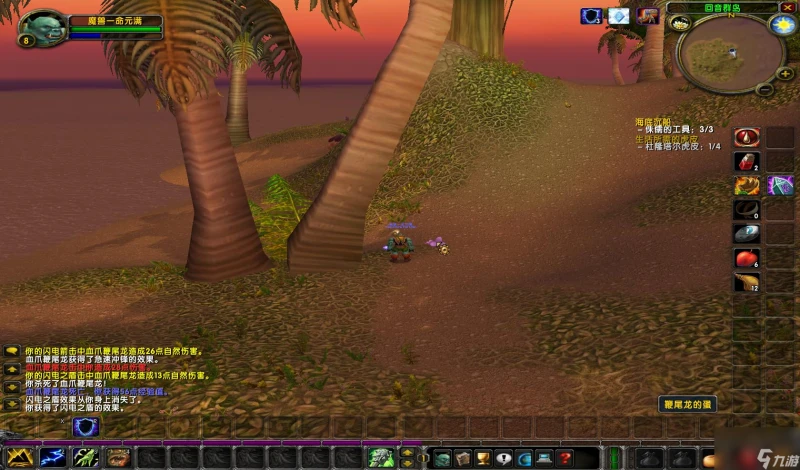Activate the Lightning Bolt spell on action bar
The image size is (800, 470).
52,457
